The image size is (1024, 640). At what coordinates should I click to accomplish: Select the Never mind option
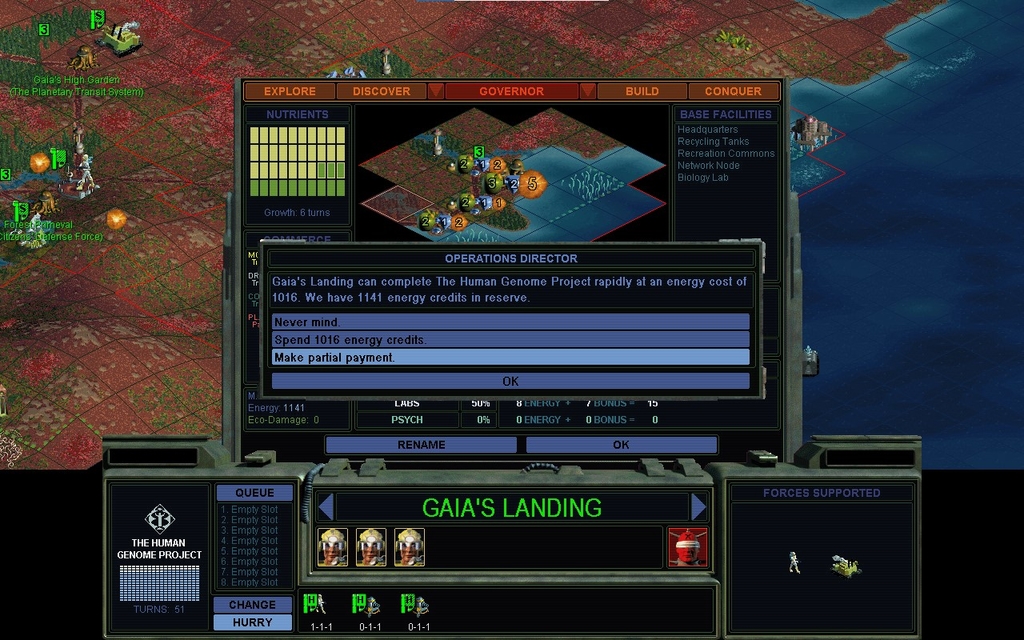point(510,322)
